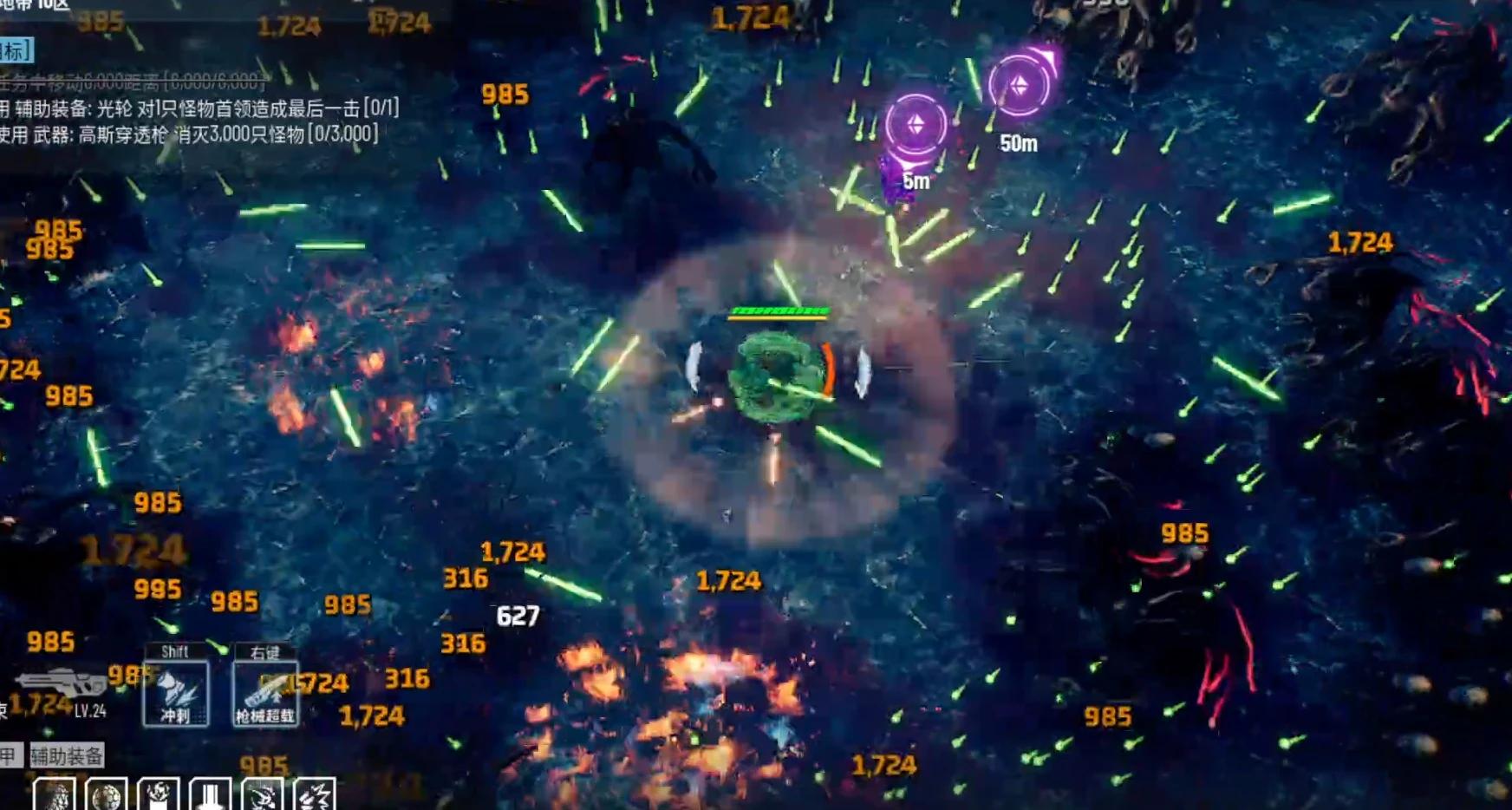This screenshot has width=1512, height=810.
Task: Select the lightning burst auxiliary equipment slot
Action: pos(314,794)
